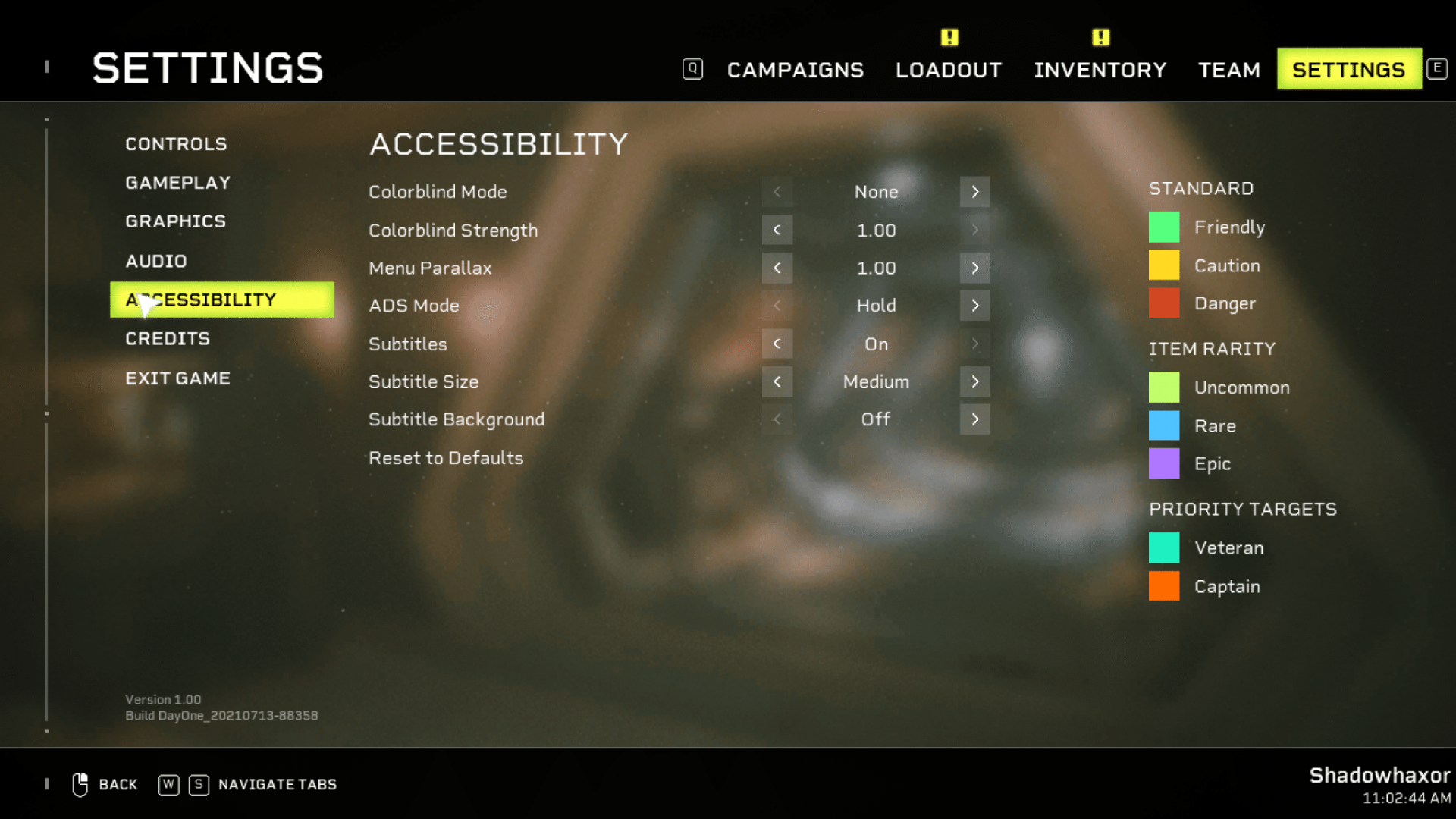Reset accessibility options to defaults
Image resolution: width=1456 pixels, height=819 pixels.
[446, 458]
